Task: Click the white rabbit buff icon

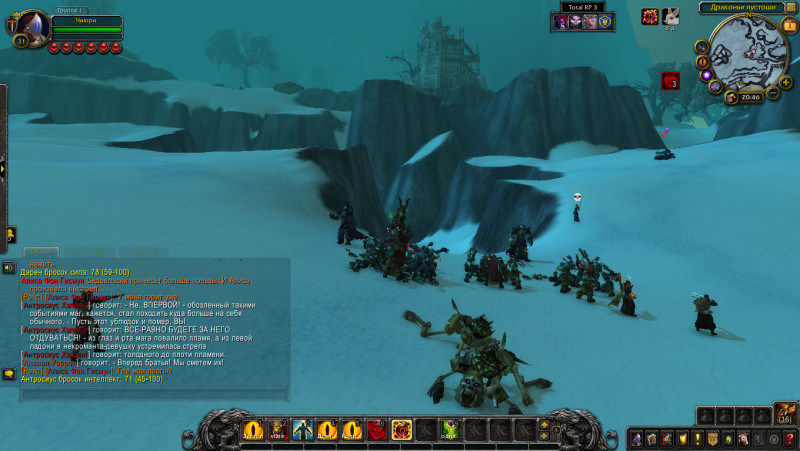Action: click(x=671, y=15)
